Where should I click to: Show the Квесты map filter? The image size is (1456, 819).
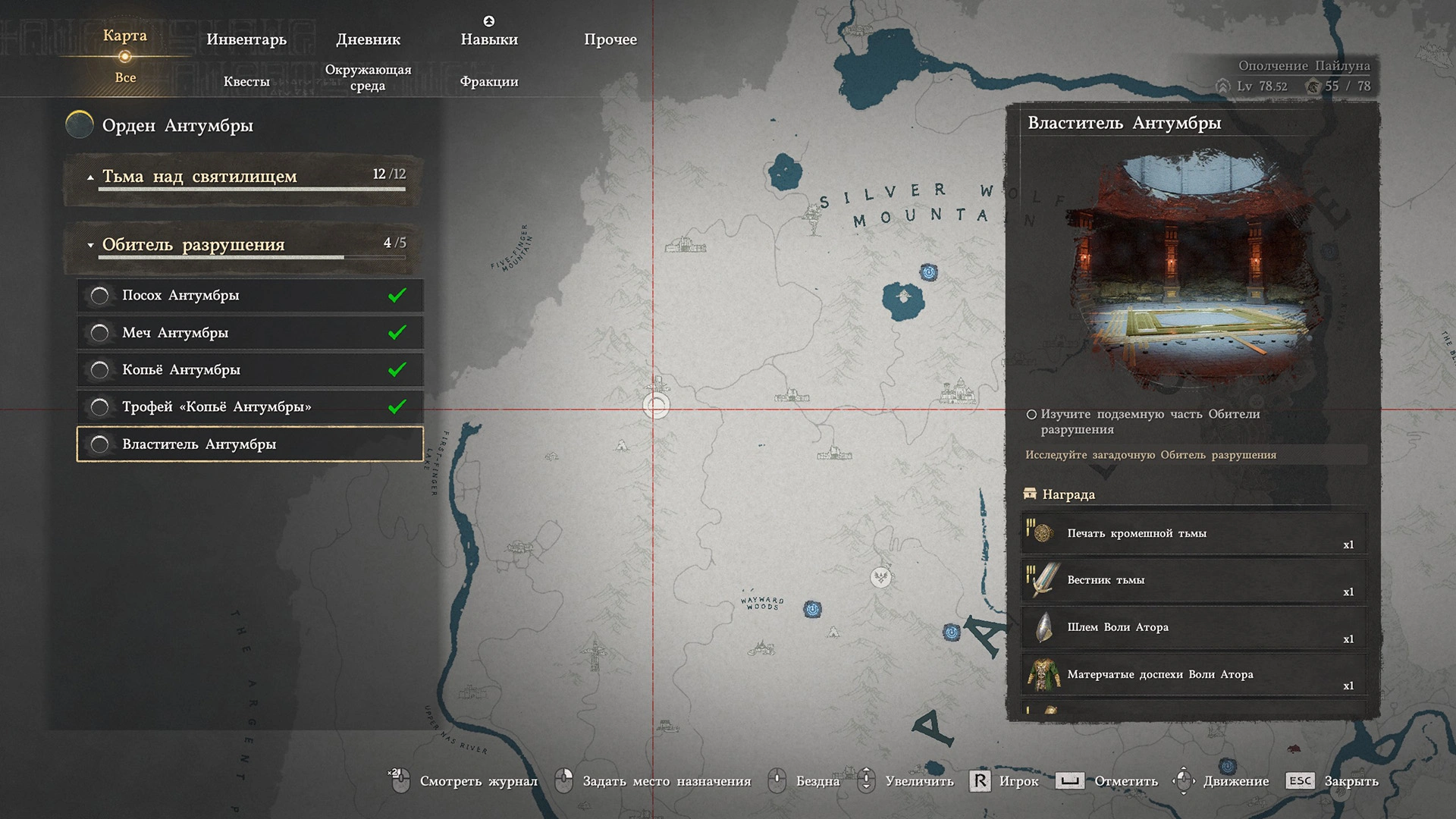[x=246, y=81]
